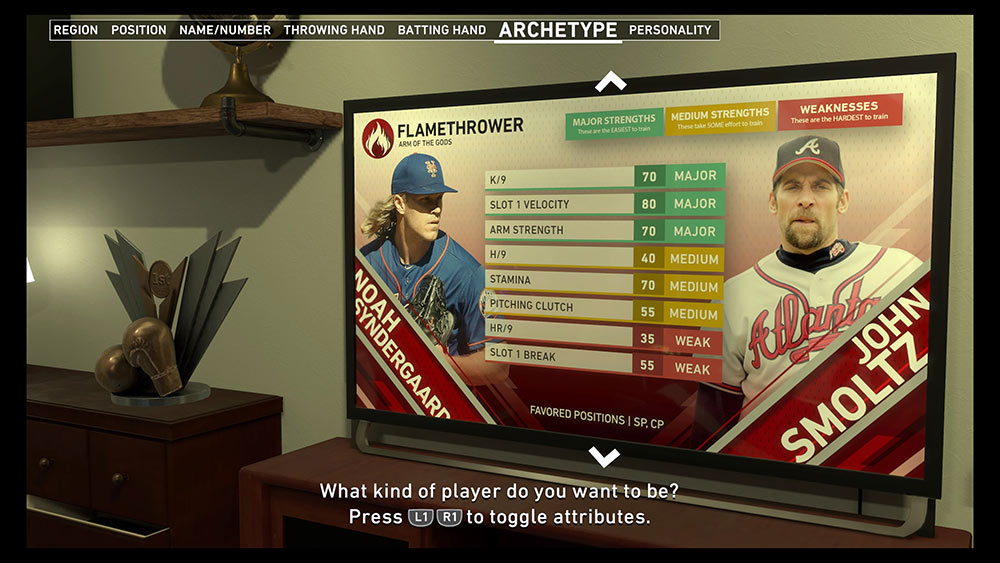Switch to the Personality tab
The height and width of the screenshot is (563, 1000).
[670, 30]
